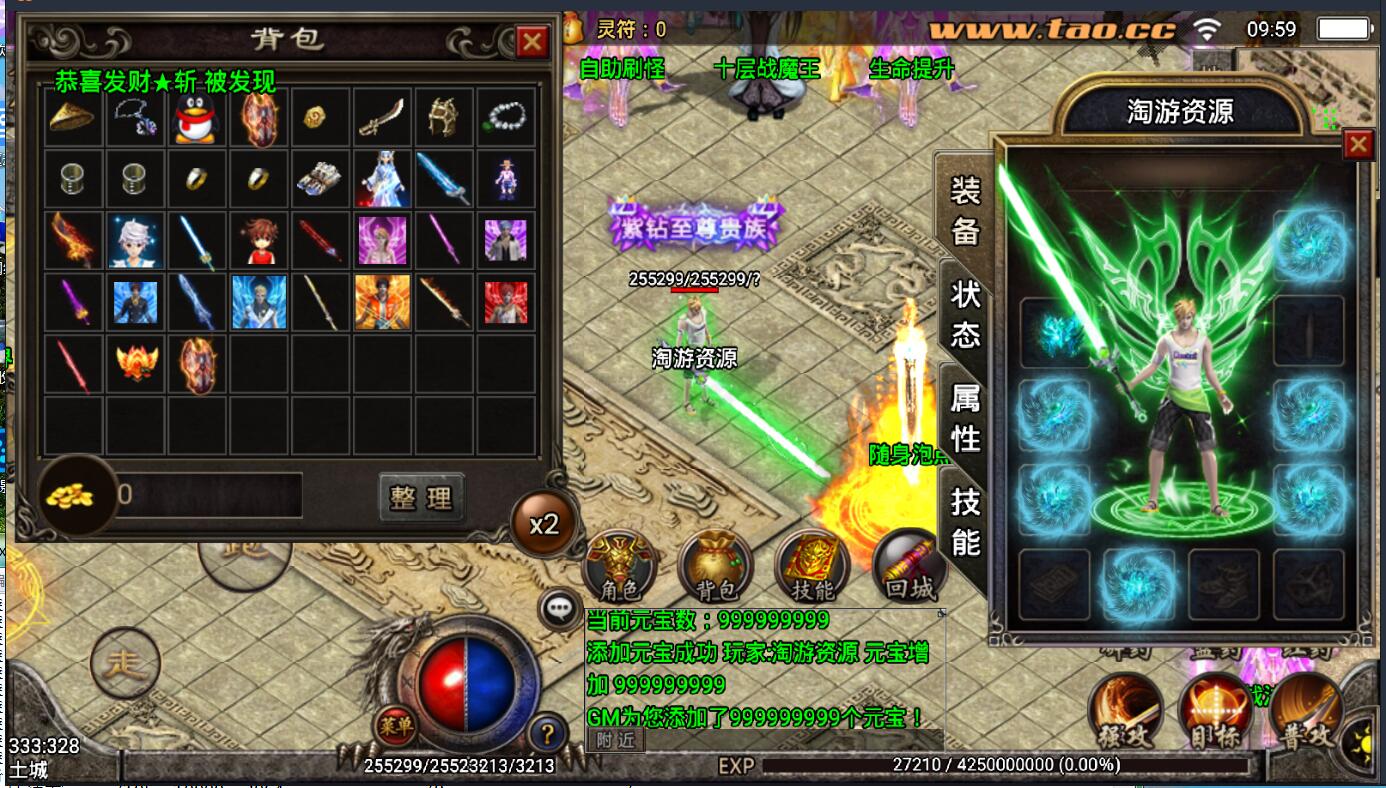Screen dimensions: 1386x788
Task: Close the 淘游资源 character panel
Action: (1358, 145)
